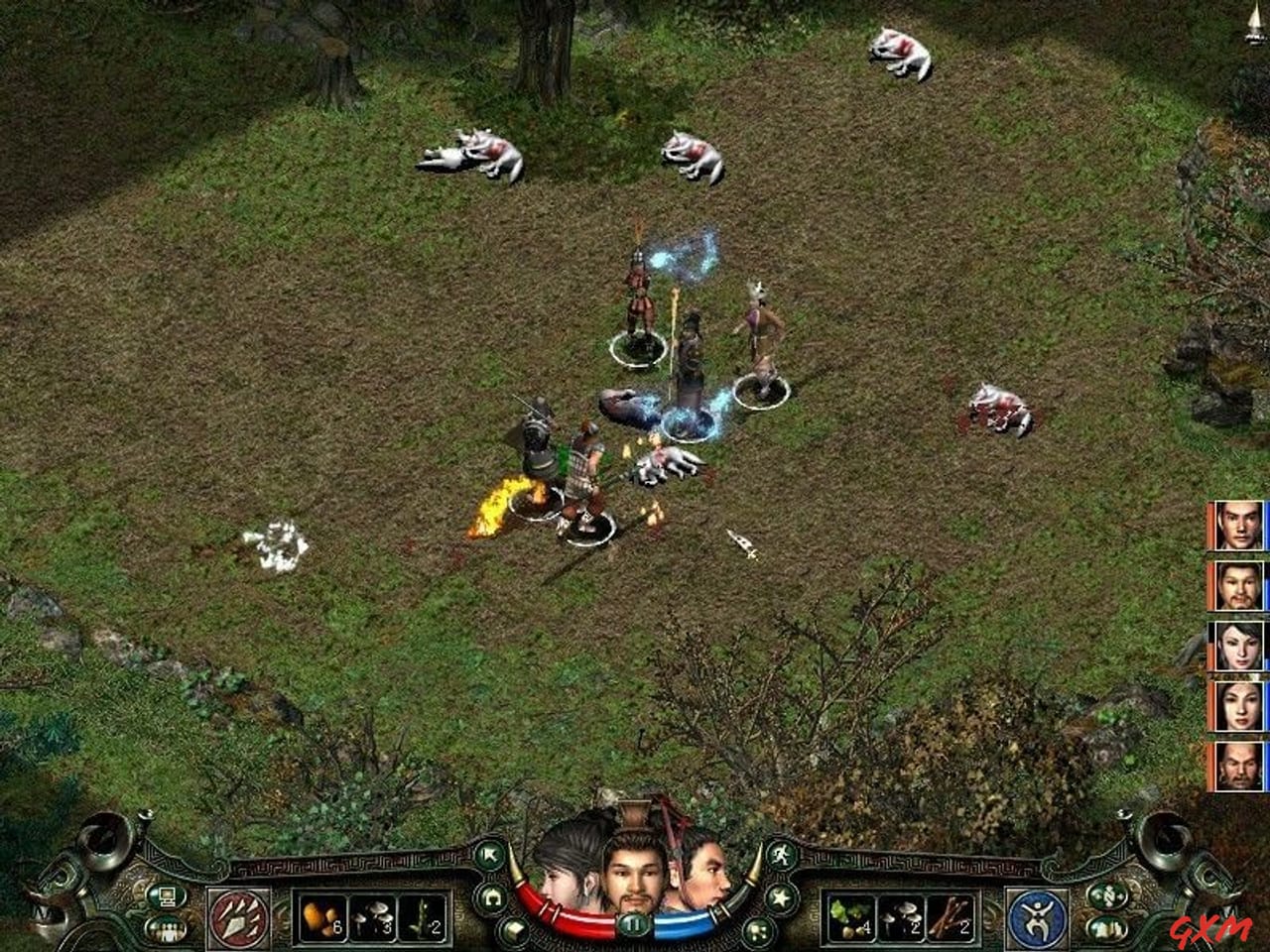
Task: Open the computer/system settings icon on the left
Action: 169,897
